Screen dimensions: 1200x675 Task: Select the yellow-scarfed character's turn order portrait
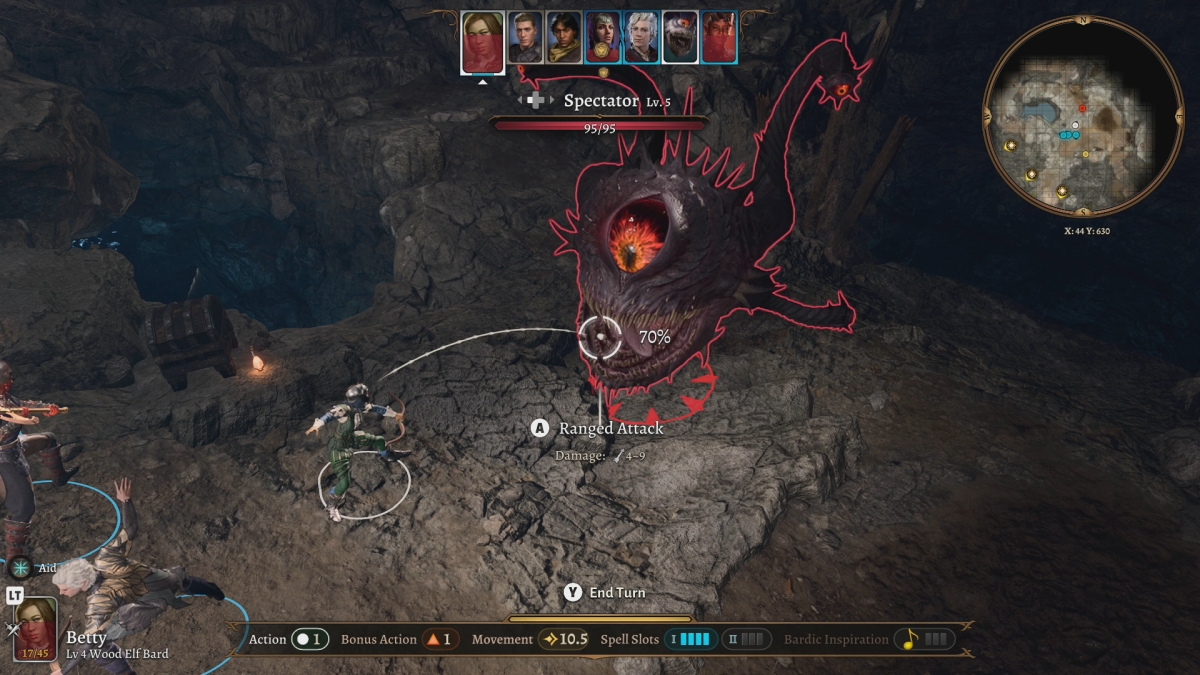coord(564,38)
